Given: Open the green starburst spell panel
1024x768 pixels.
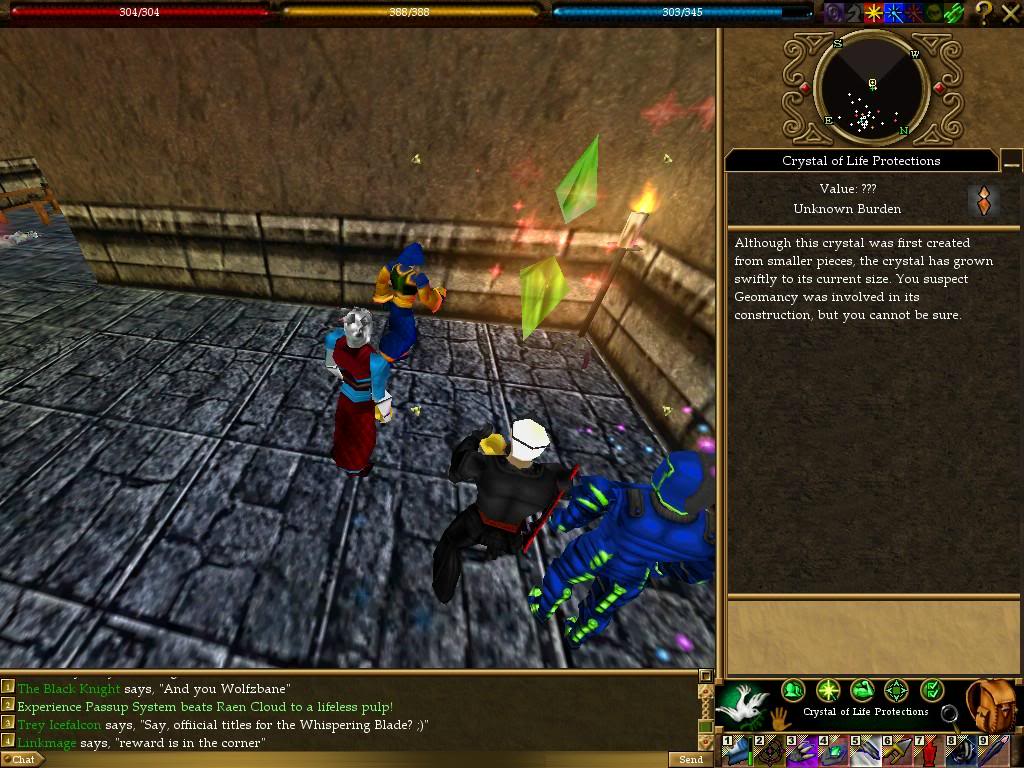Looking at the screenshot, I should (x=827, y=690).
